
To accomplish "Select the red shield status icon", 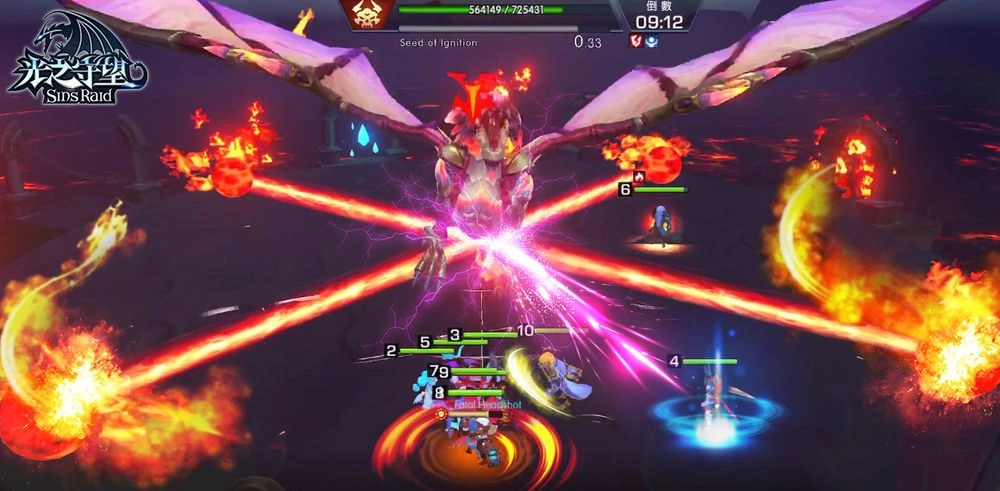I will [x=634, y=41].
